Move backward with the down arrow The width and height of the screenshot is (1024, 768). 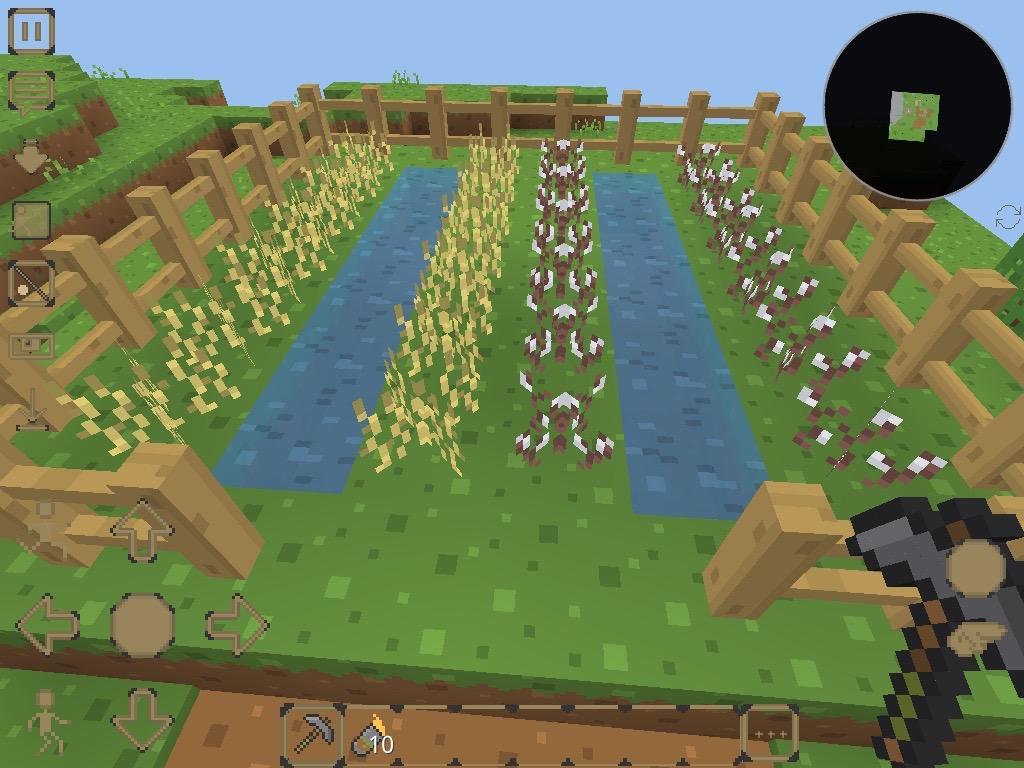tap(141, 718)
